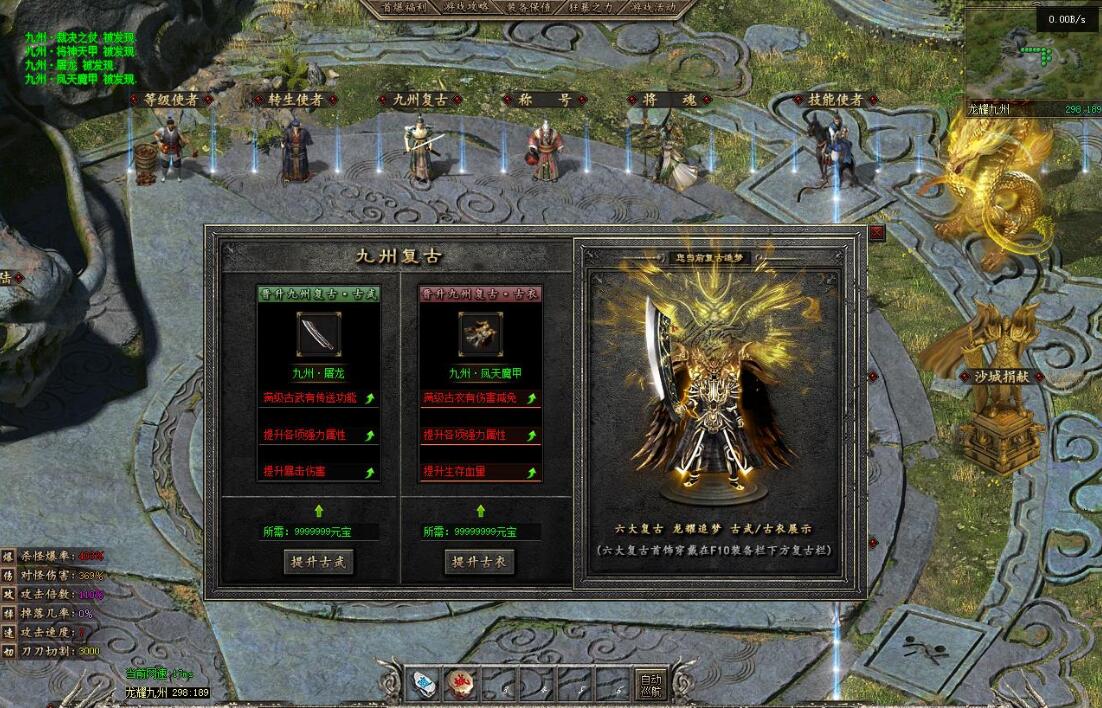Click the 提升古武 upgrade button
Viewport: 1102px width, 708px height.
click(x=318, y=561)
